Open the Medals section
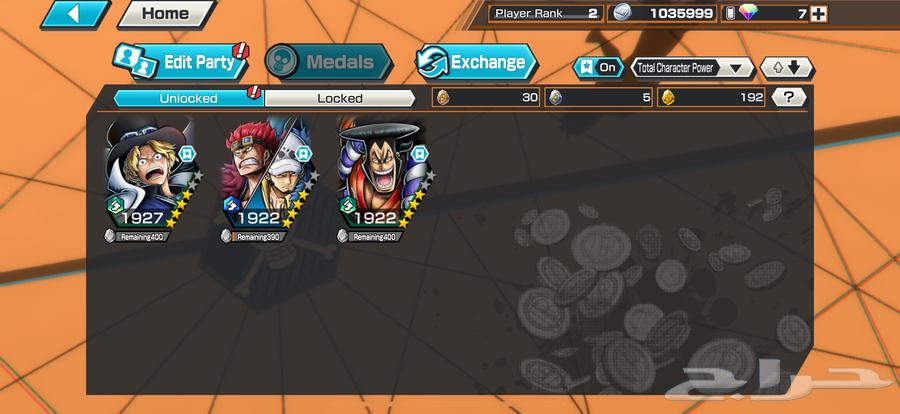Screen dimensions: 900x414 (x=327, y=62)
